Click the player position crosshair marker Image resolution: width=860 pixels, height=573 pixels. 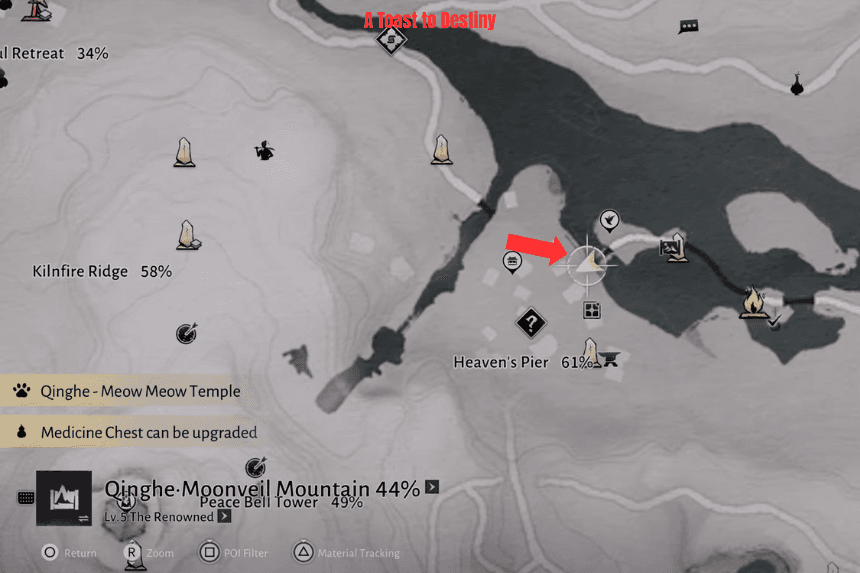[590, 263]
